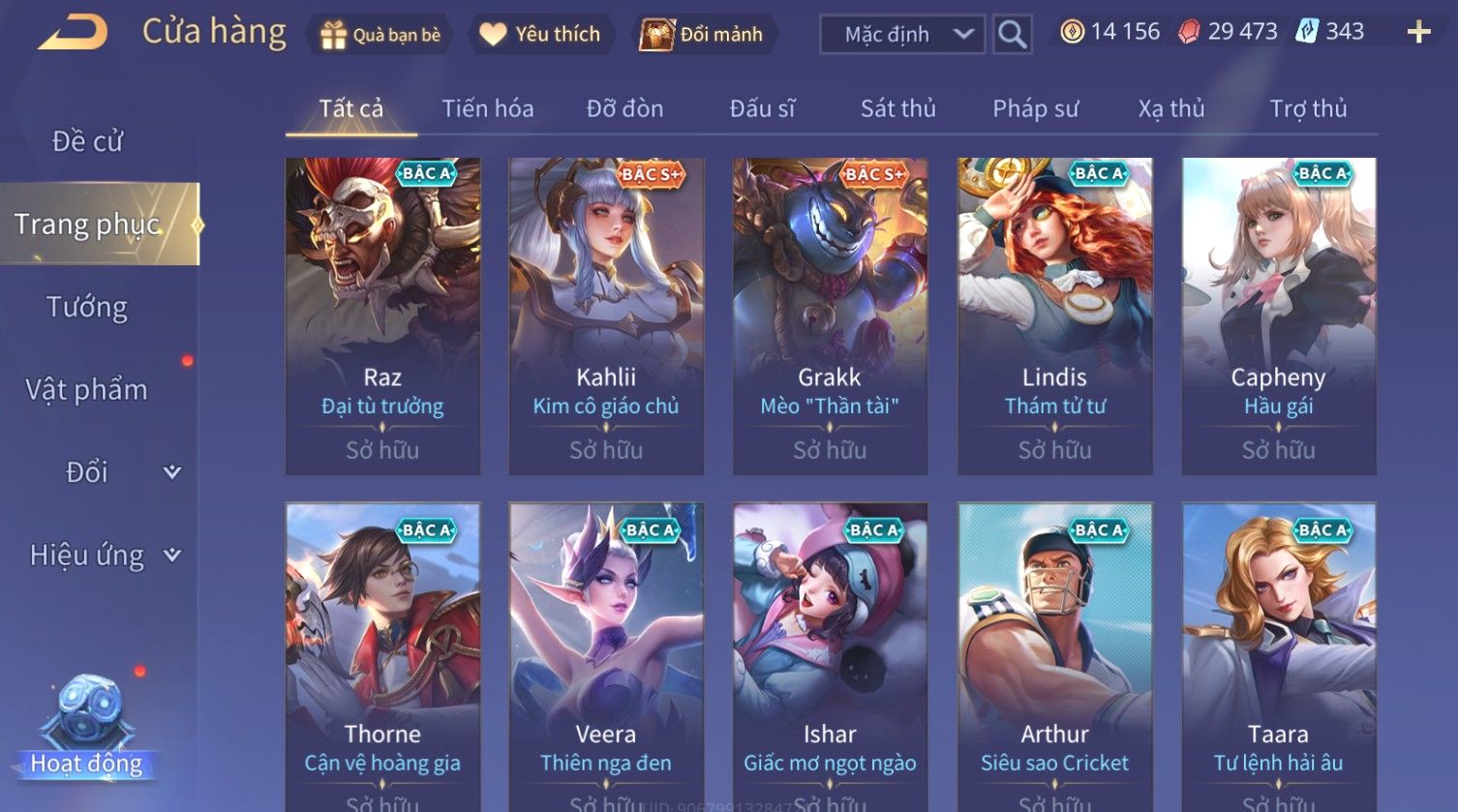Select the Raz Đại tù trưởng skin card
This screenshot has height=812, width=1458.
pos(382,316)
